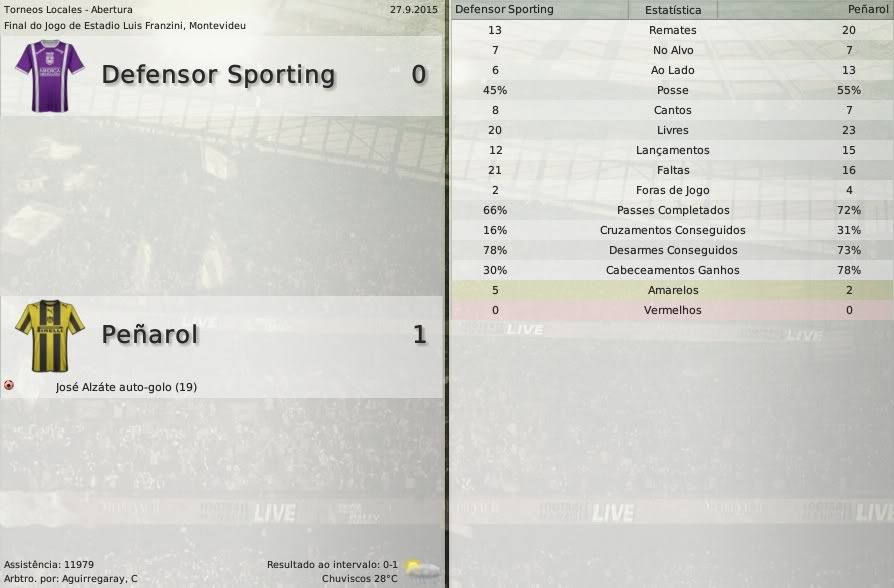
Task: Select the Posse statistics row
Action: 672,90
